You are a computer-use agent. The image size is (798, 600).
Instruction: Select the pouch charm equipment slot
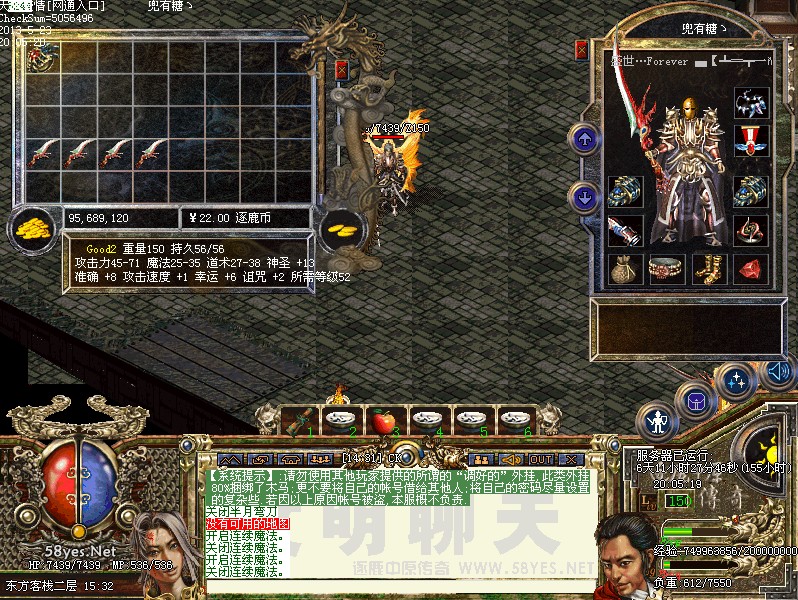[626, 268]
